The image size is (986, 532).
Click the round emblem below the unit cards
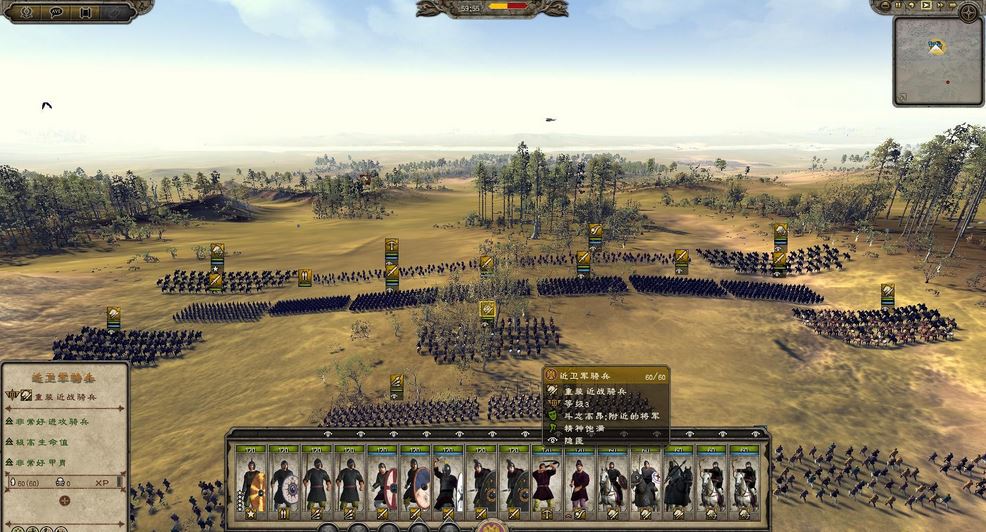(x=492, y=526)
